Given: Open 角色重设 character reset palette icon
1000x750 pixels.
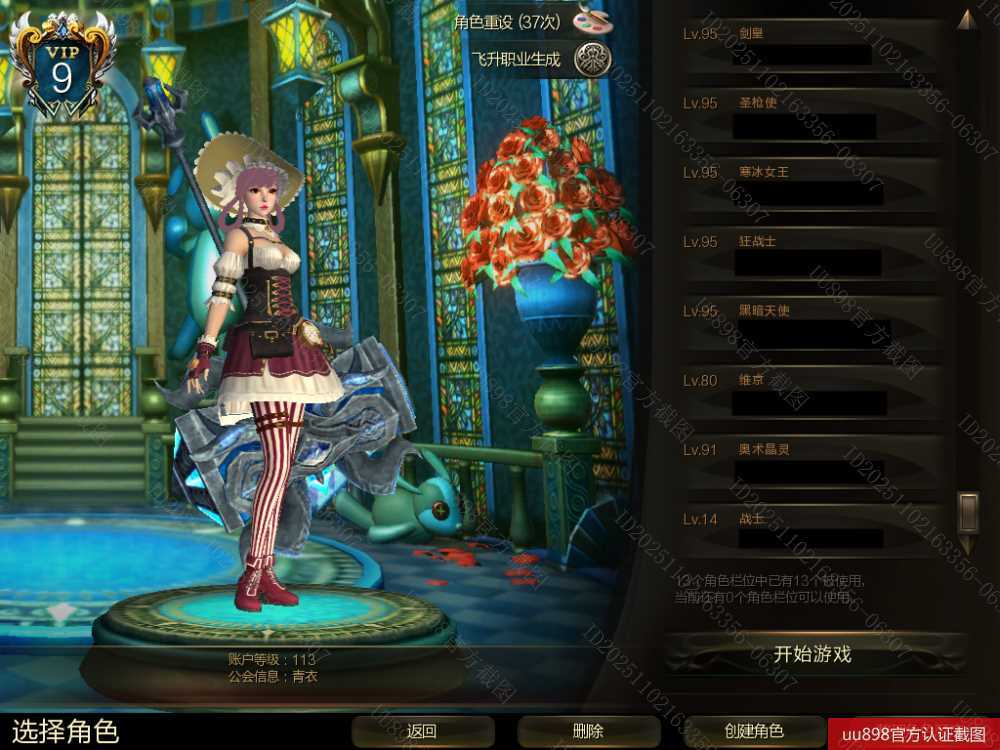Looking at the screenshot, I should pos(593,20).
